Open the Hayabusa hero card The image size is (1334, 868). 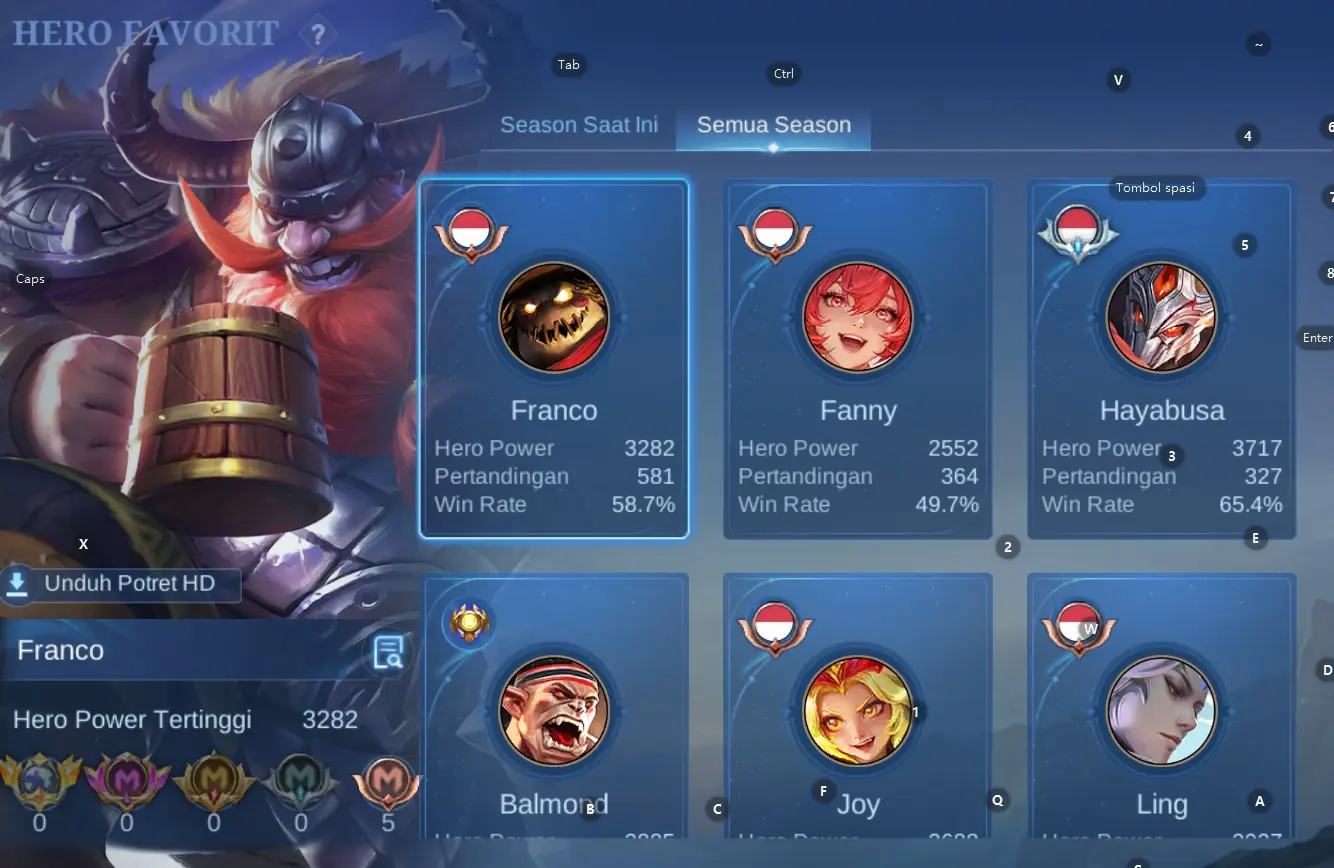pyautogui.click(x=1161, y=360)
